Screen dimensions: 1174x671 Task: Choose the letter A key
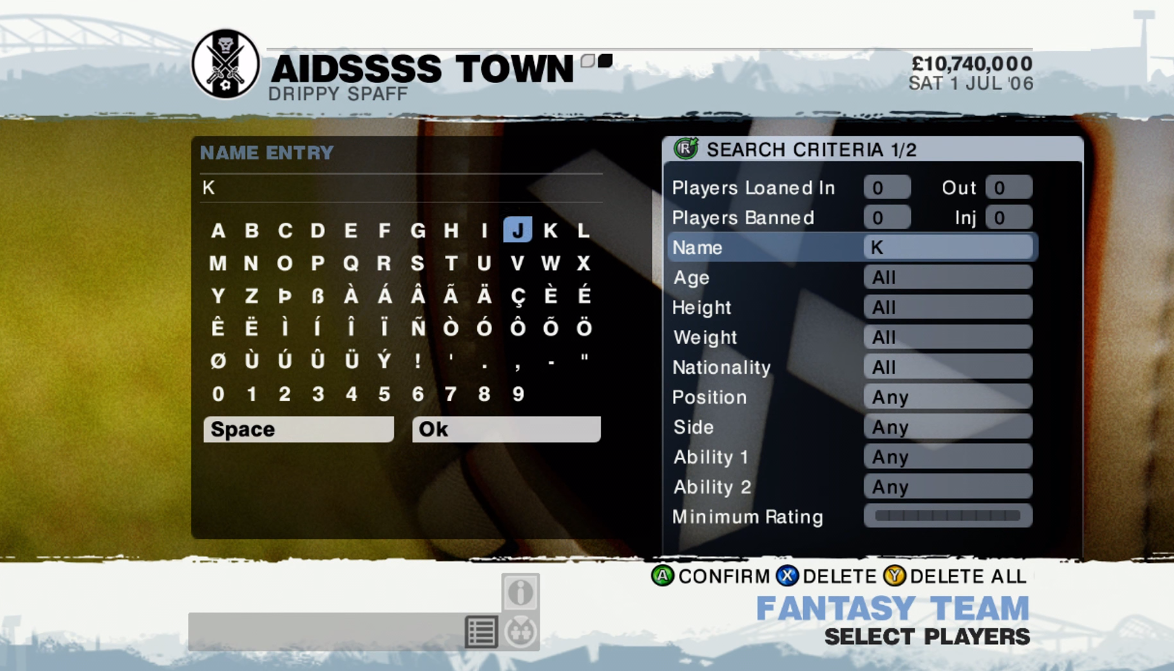[x=218, y=231]
